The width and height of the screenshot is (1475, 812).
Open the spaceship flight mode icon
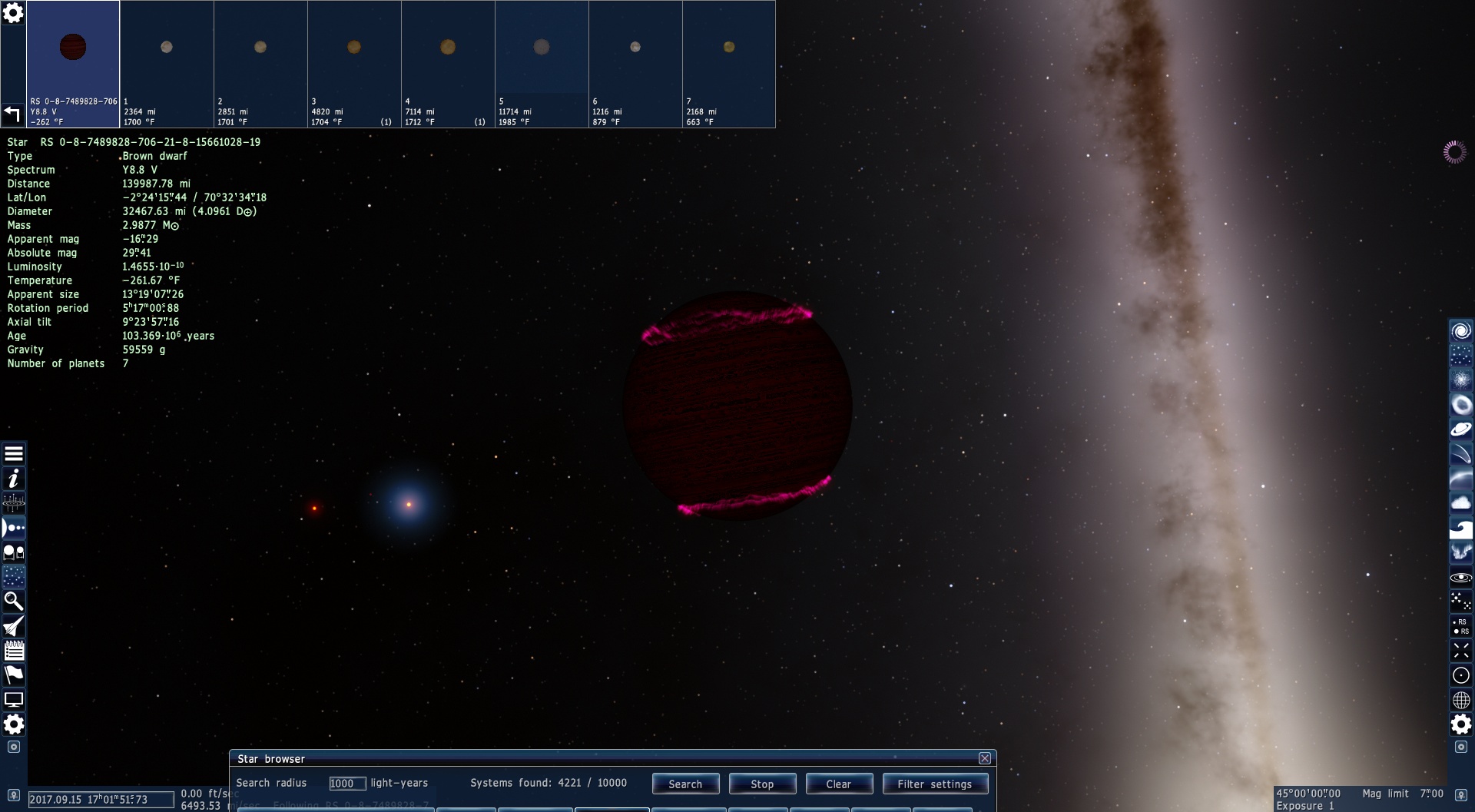pos(14,626)
